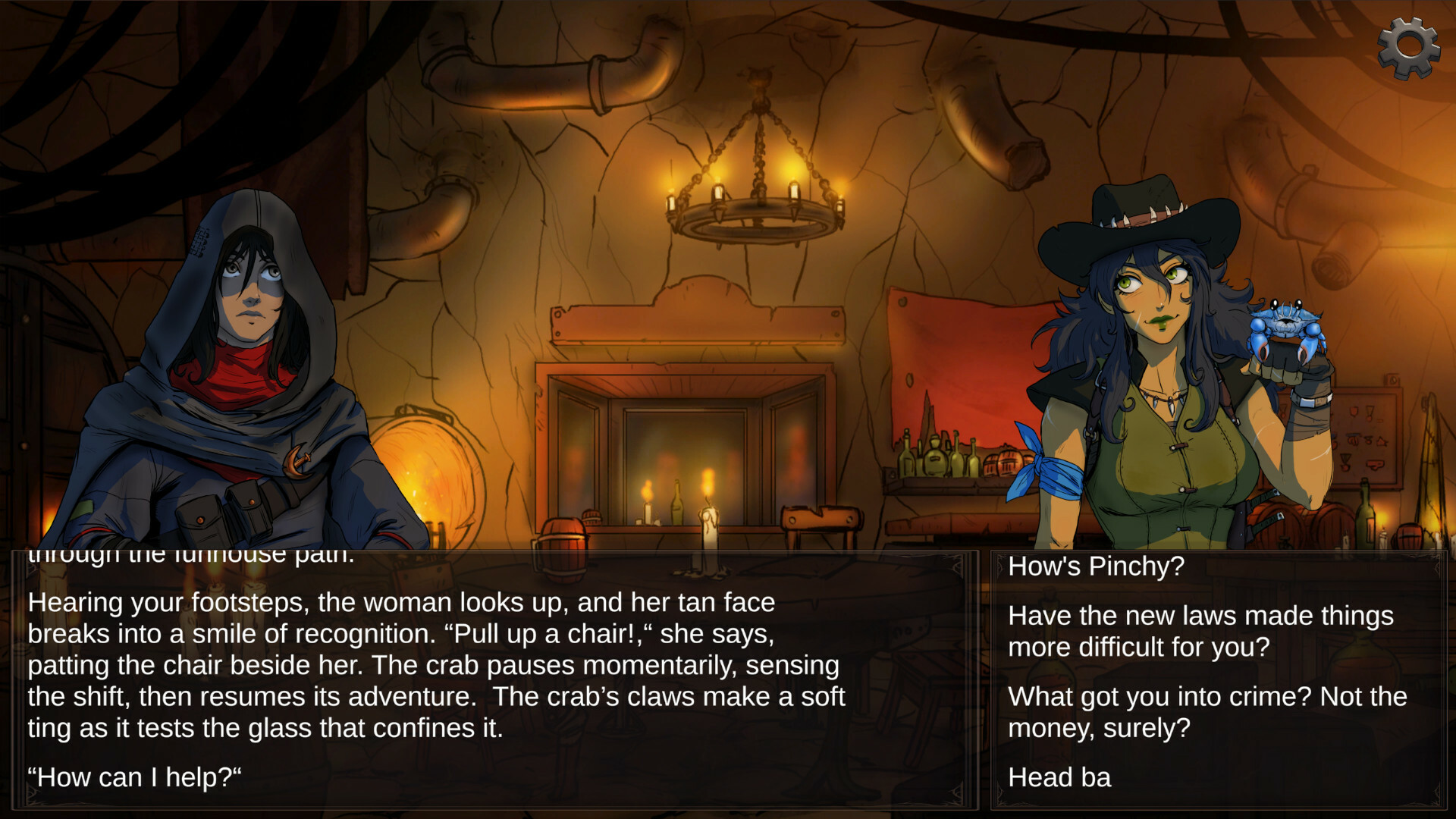
Task: Pick the truncated "Head ba" choice option
Action: [1060, 777]
